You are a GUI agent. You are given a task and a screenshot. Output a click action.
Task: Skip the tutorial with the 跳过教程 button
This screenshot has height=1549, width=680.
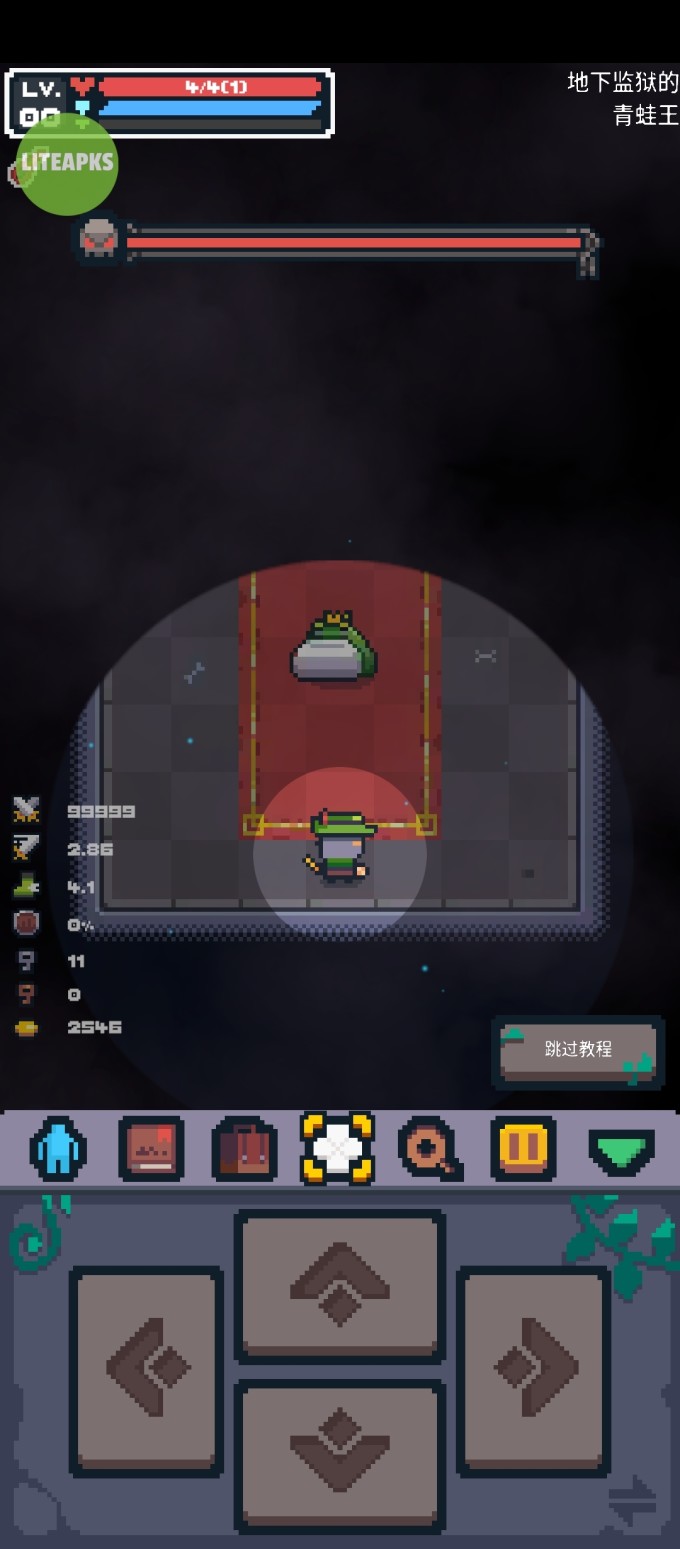[578, 1050]
